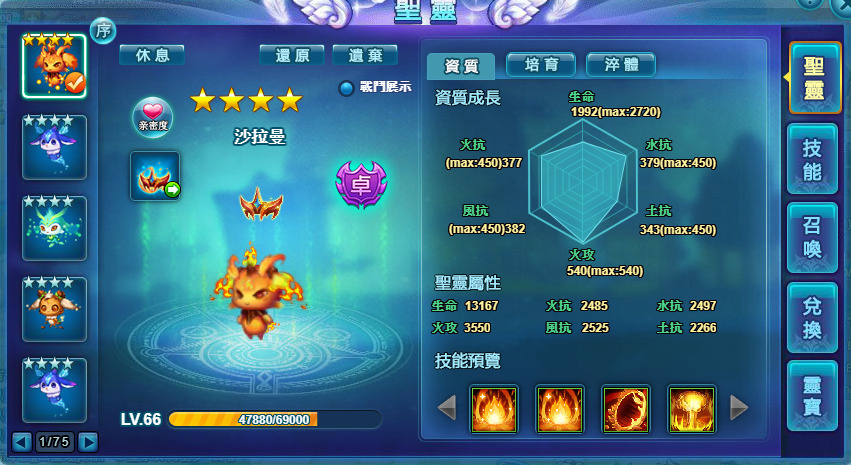The height and width of the screenshot is (465, 851).
Task: Show next skills in skill preview
Action: coord(739,407)
